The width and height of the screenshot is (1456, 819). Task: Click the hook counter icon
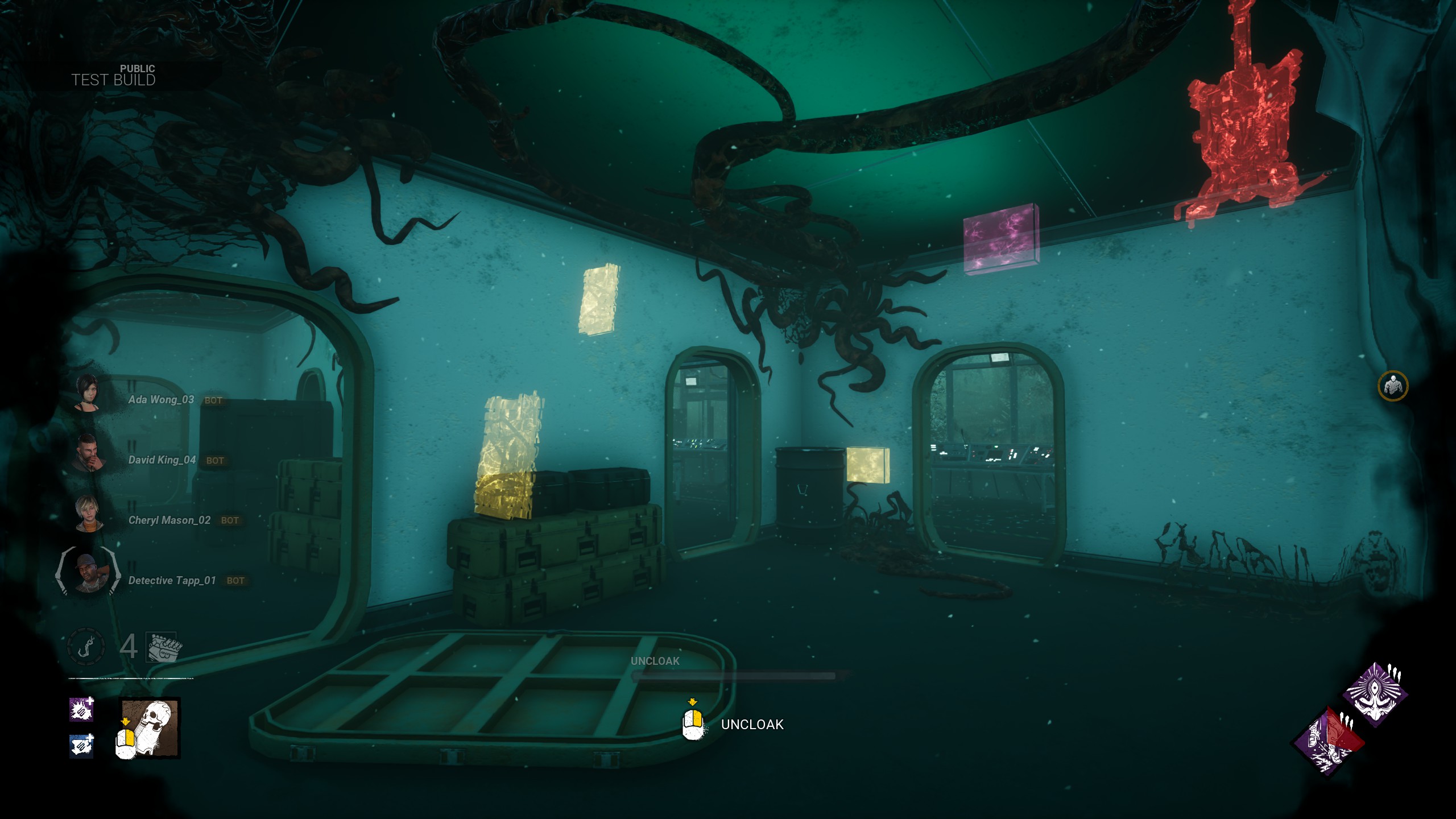pos(86,647)
